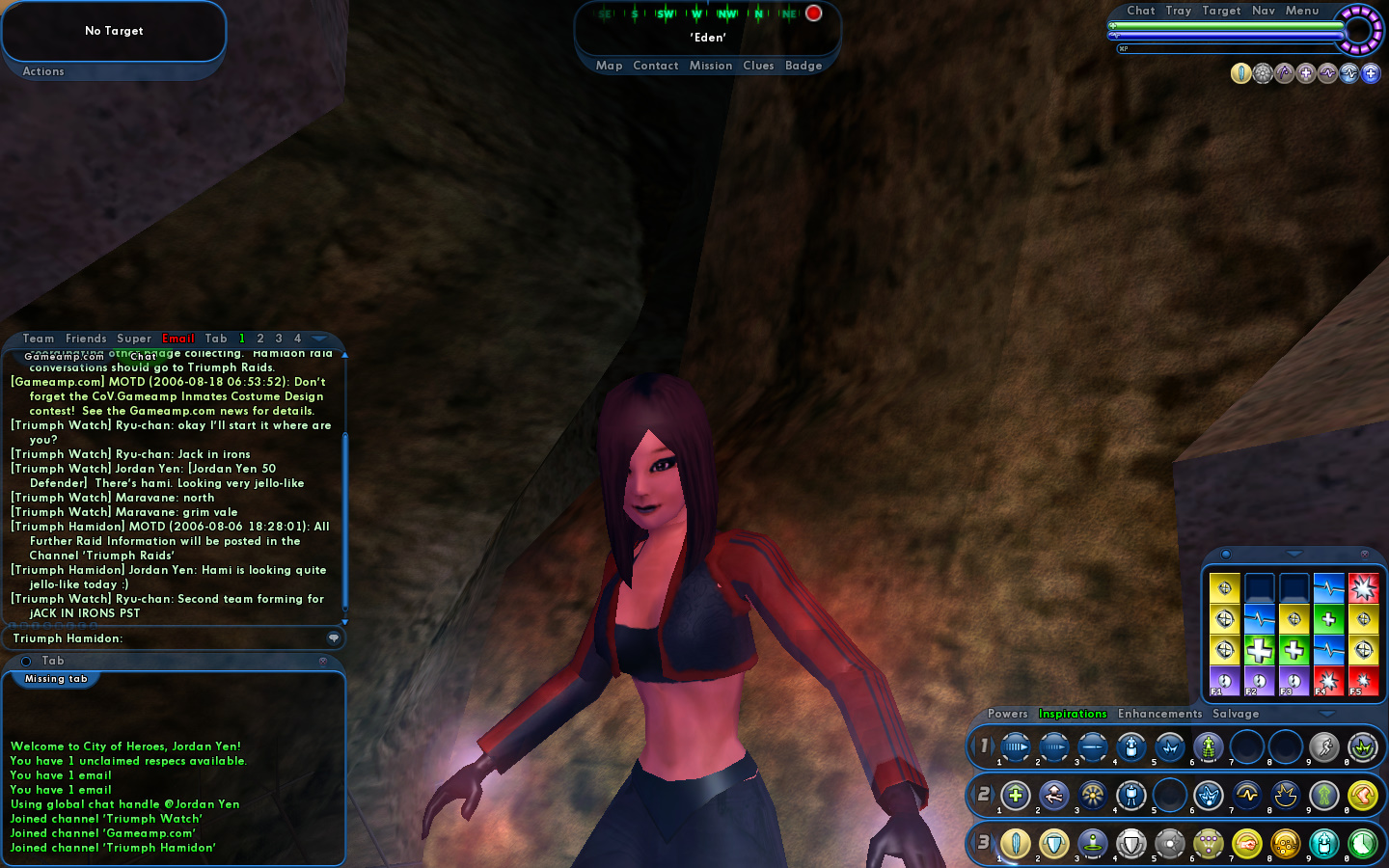Open the Contact list
The image size is (1389, 868).
656,66
